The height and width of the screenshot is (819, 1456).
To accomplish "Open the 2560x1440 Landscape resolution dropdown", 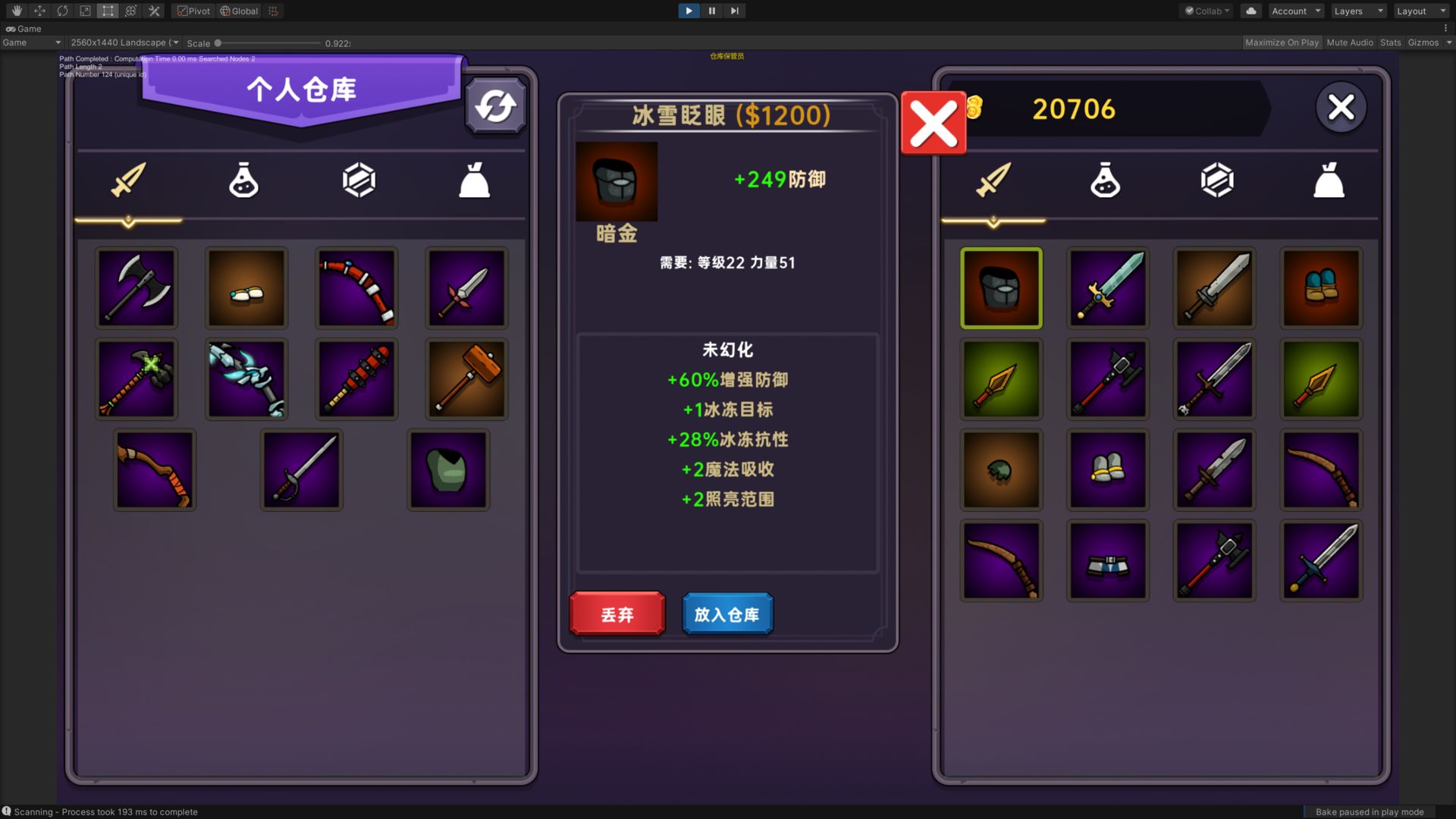I will (x=124, y=42).
